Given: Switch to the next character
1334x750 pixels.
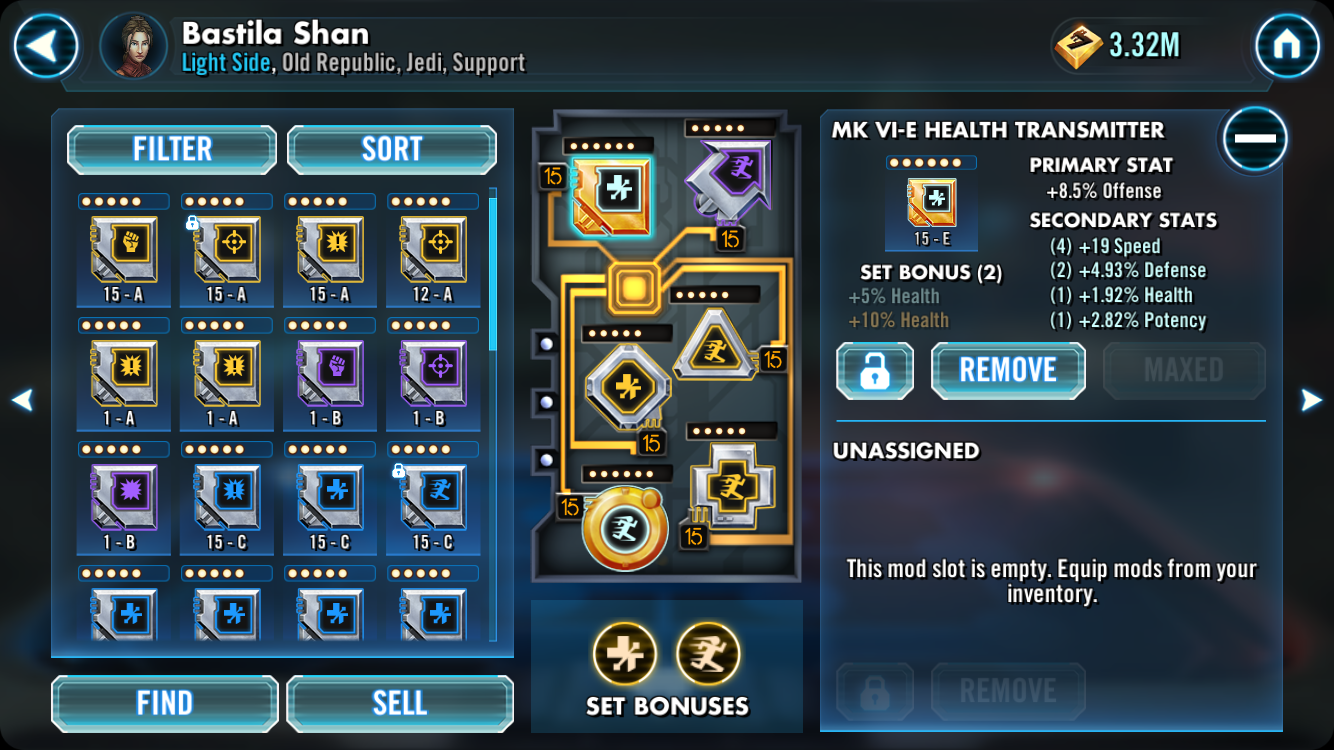Looking at the screenshot, I should [1311, 401].
